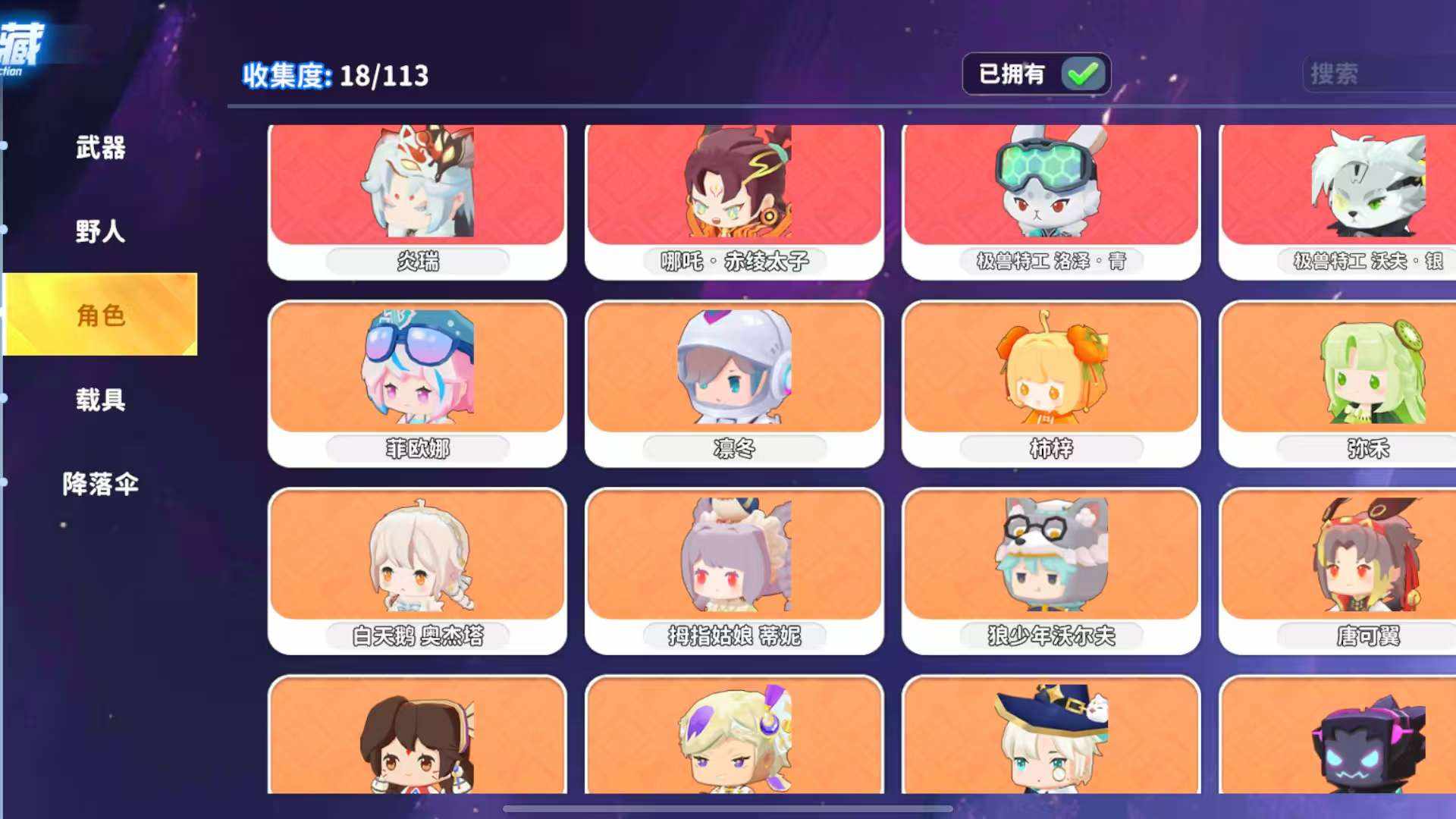The width and height of the screenshot is (1456, 819).
Task: Pick the 菲欧娜 character card
Action: pyautogui.click(x=417, y=383)
